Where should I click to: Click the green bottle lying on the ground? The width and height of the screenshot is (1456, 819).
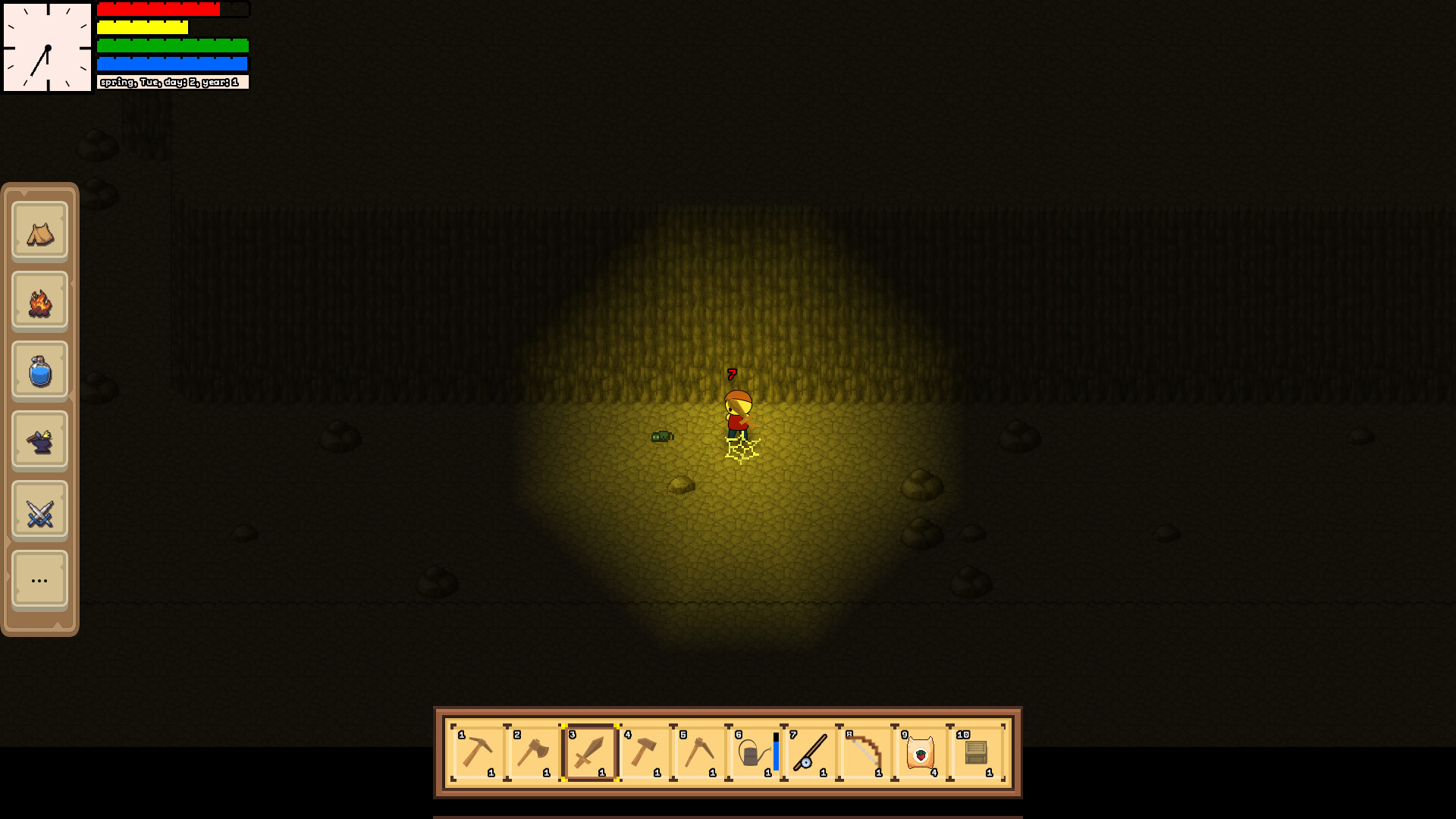pyautogui.click(x=661, y=435)
